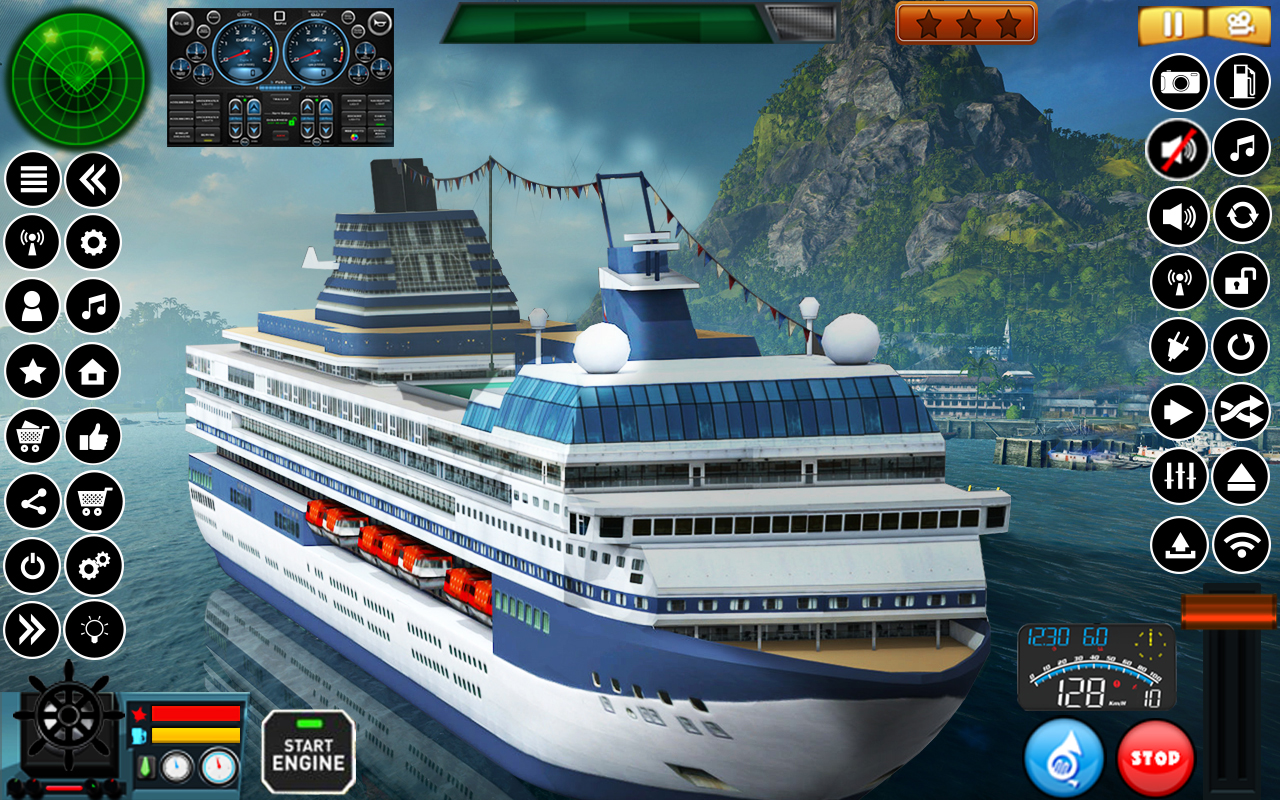Toggle the speaker volume icon

pos(1178,214)
